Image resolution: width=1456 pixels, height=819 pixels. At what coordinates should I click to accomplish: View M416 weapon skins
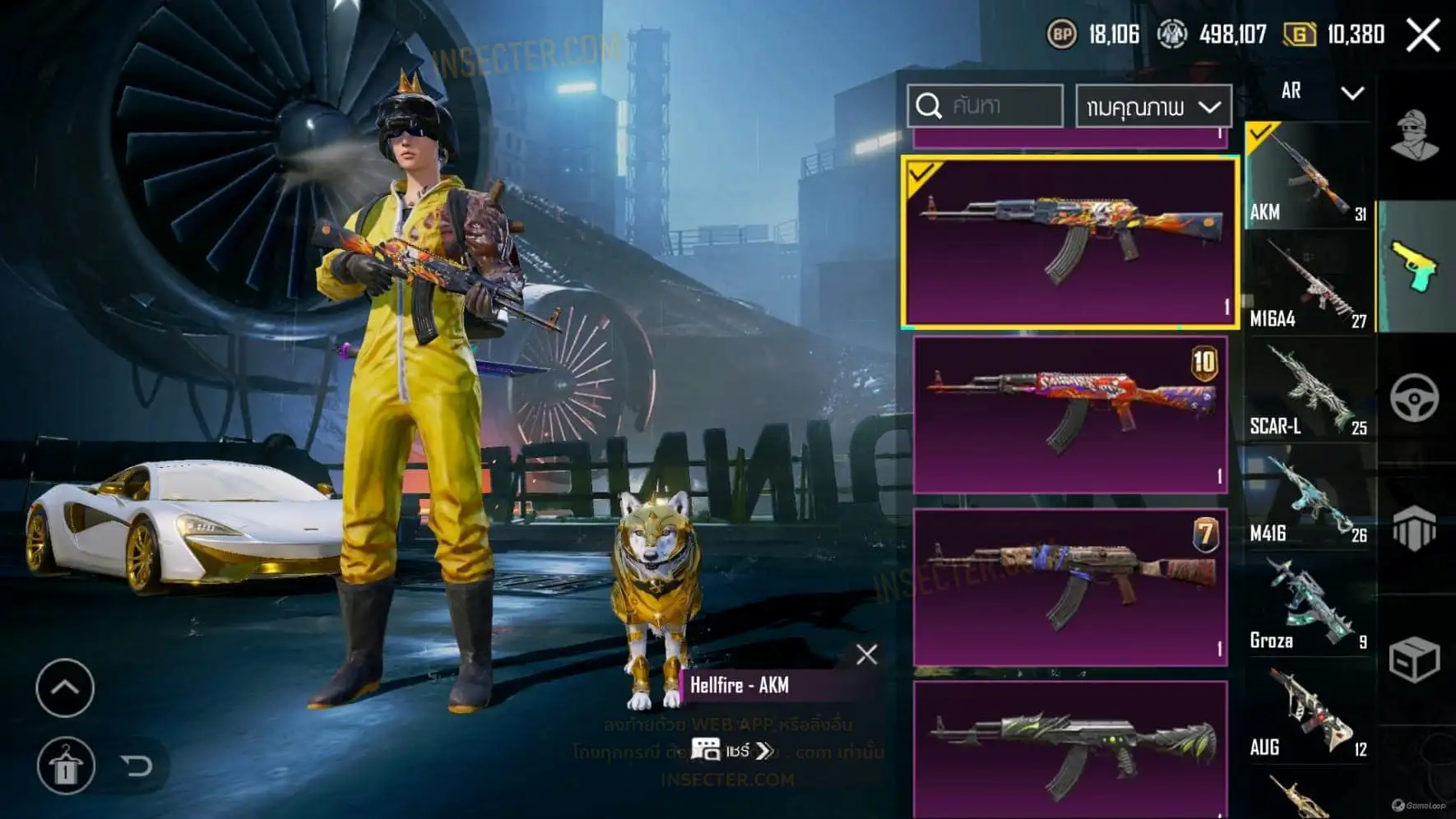click(1307, 498)
